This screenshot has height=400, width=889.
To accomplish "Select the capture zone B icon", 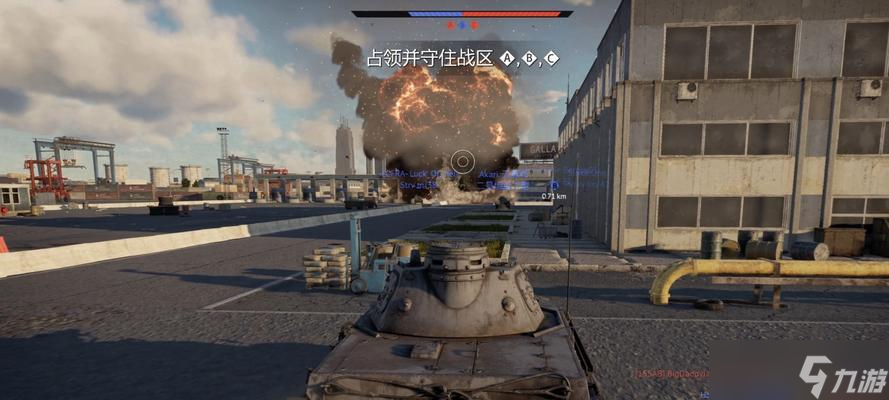I will coord(529,58).
